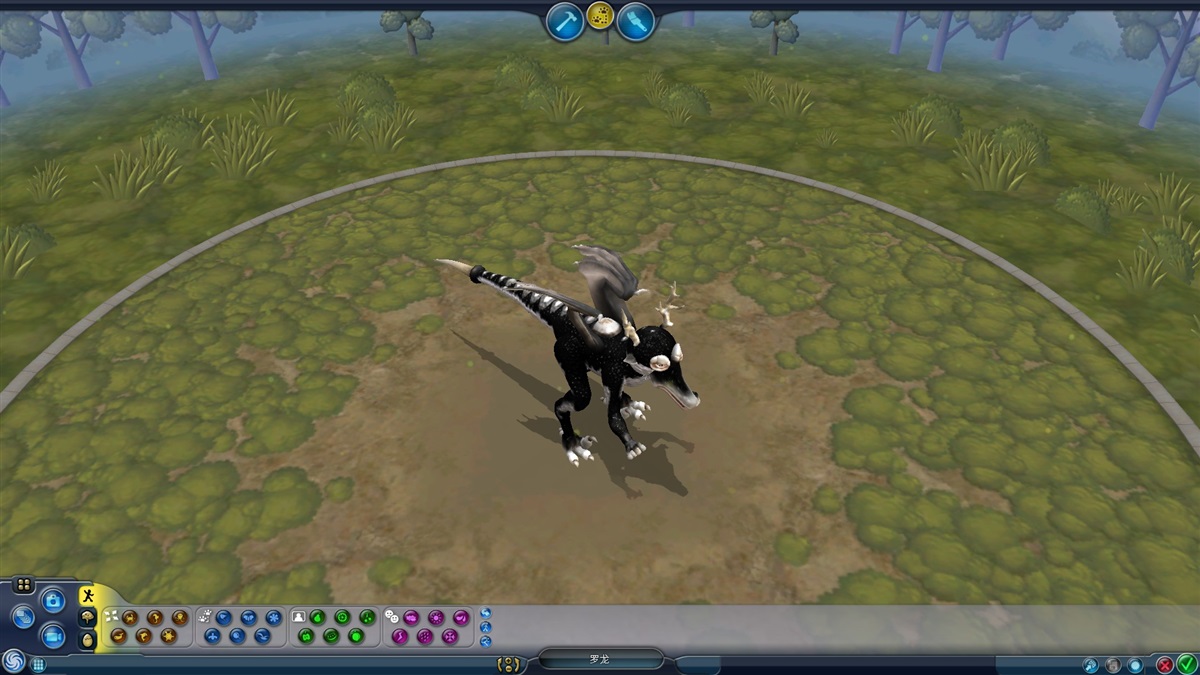Switch to hammer build mode
This screenshot has width=1200, height=675.
click(566, 21)
